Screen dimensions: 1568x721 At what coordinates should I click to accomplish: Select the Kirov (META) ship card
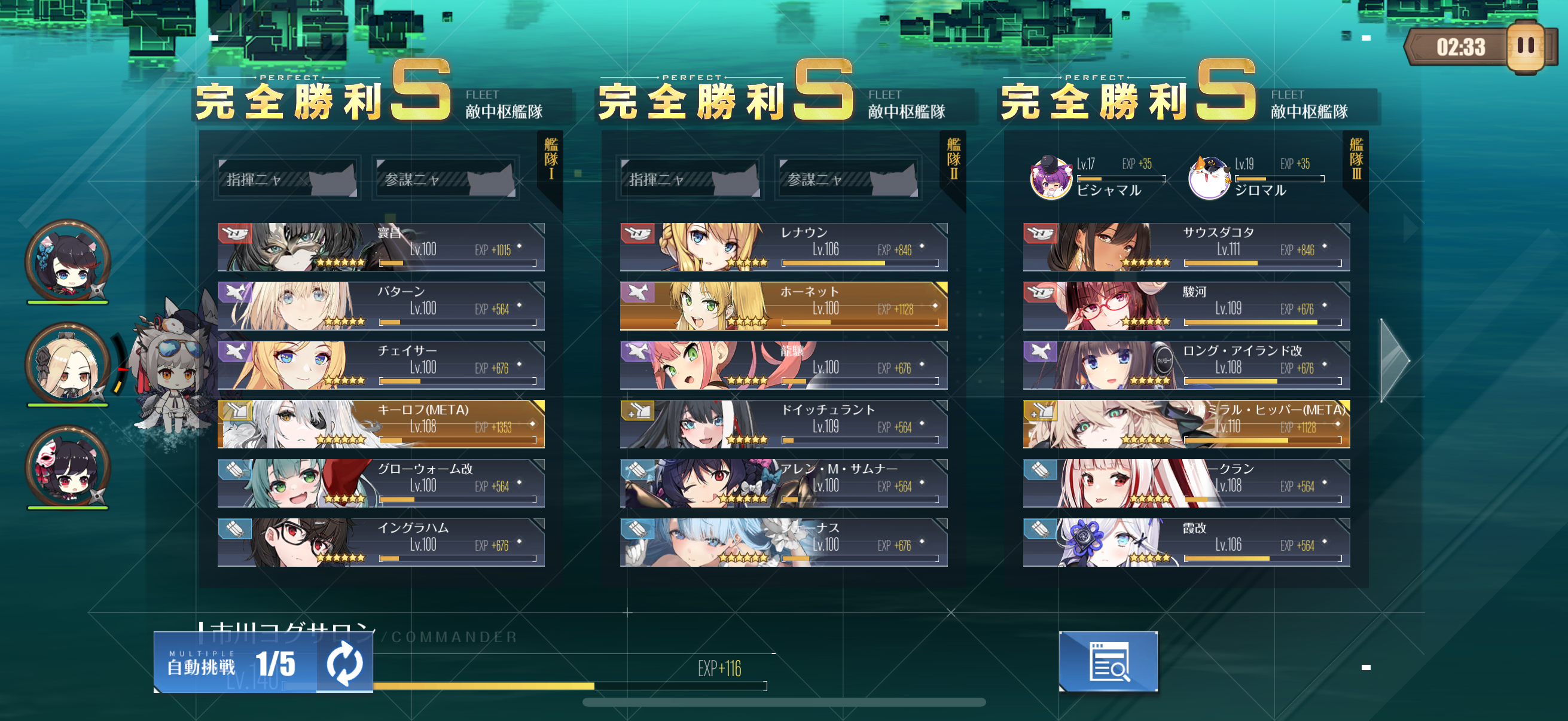tap(381, 424)
